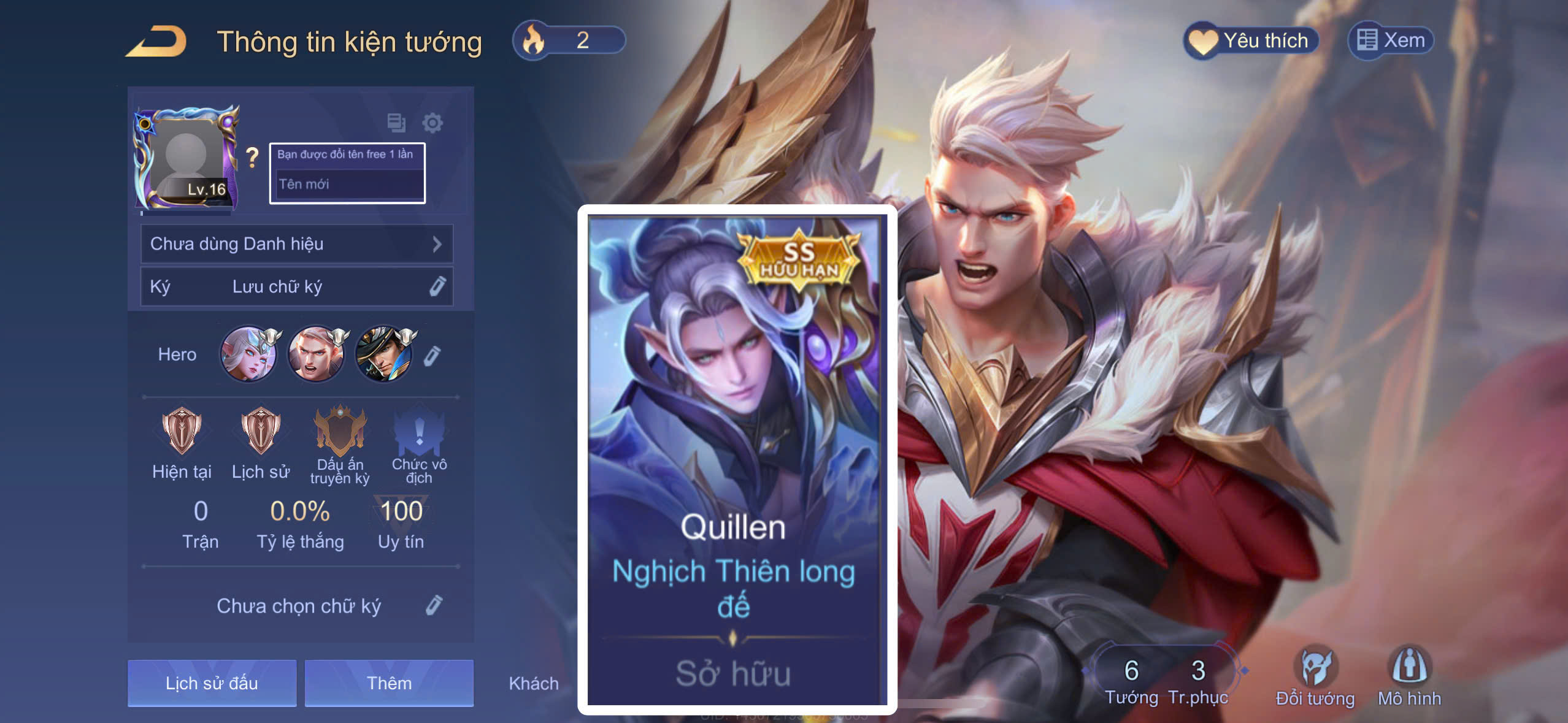Open settings via the gear icon near avatar
Image resolution: width=1568 pixels, height=723 pixels.
[x=434, y=123]
